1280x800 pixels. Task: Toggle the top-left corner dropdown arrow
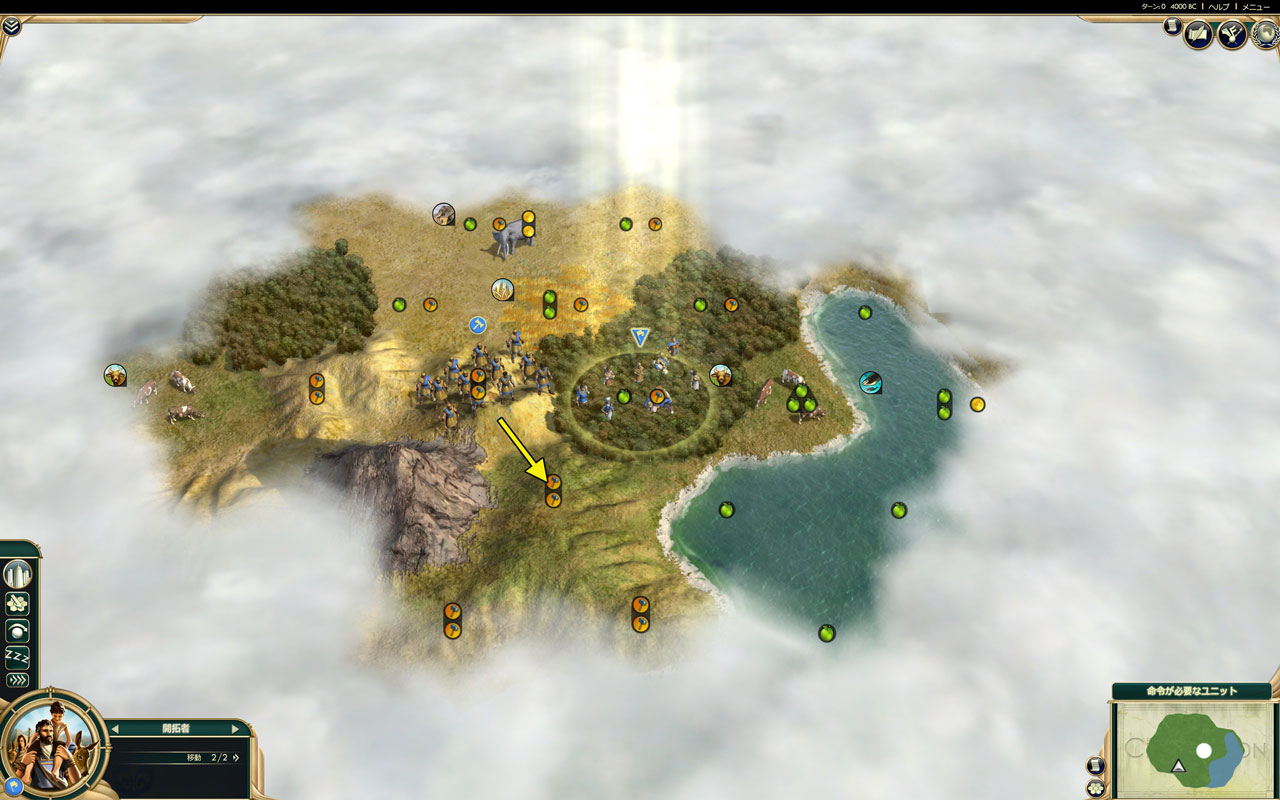click(11, 26)
